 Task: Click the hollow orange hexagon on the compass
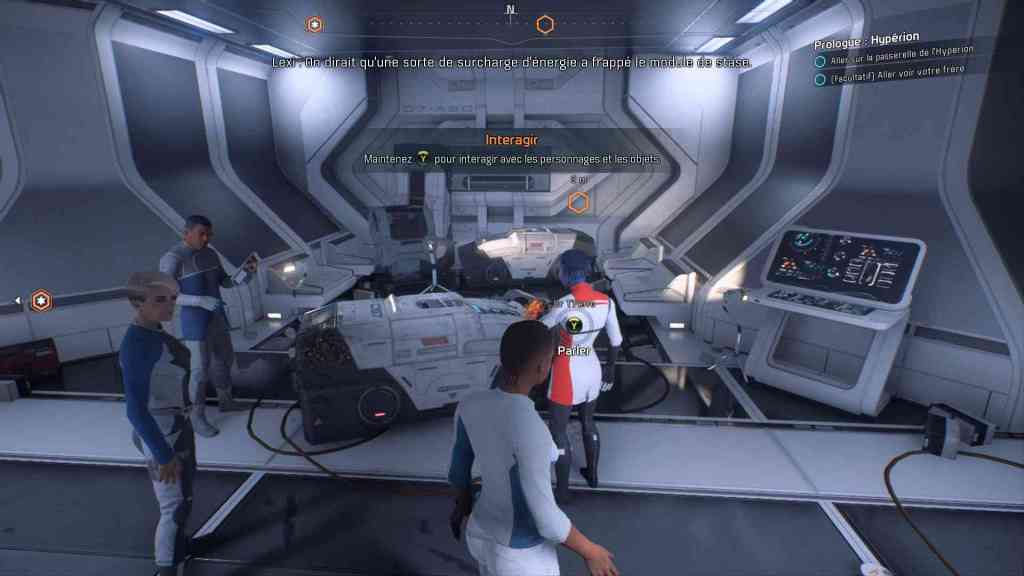(x=545, y=24)
